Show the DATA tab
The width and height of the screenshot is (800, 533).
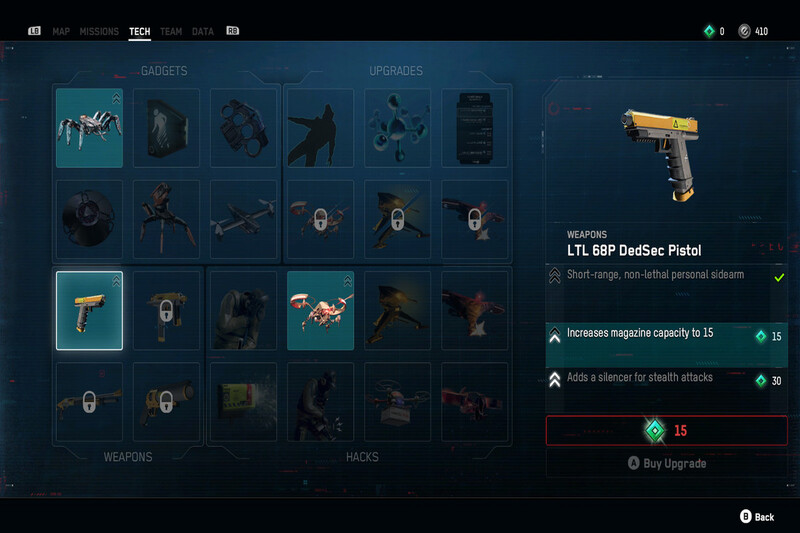tap(203, 32)
